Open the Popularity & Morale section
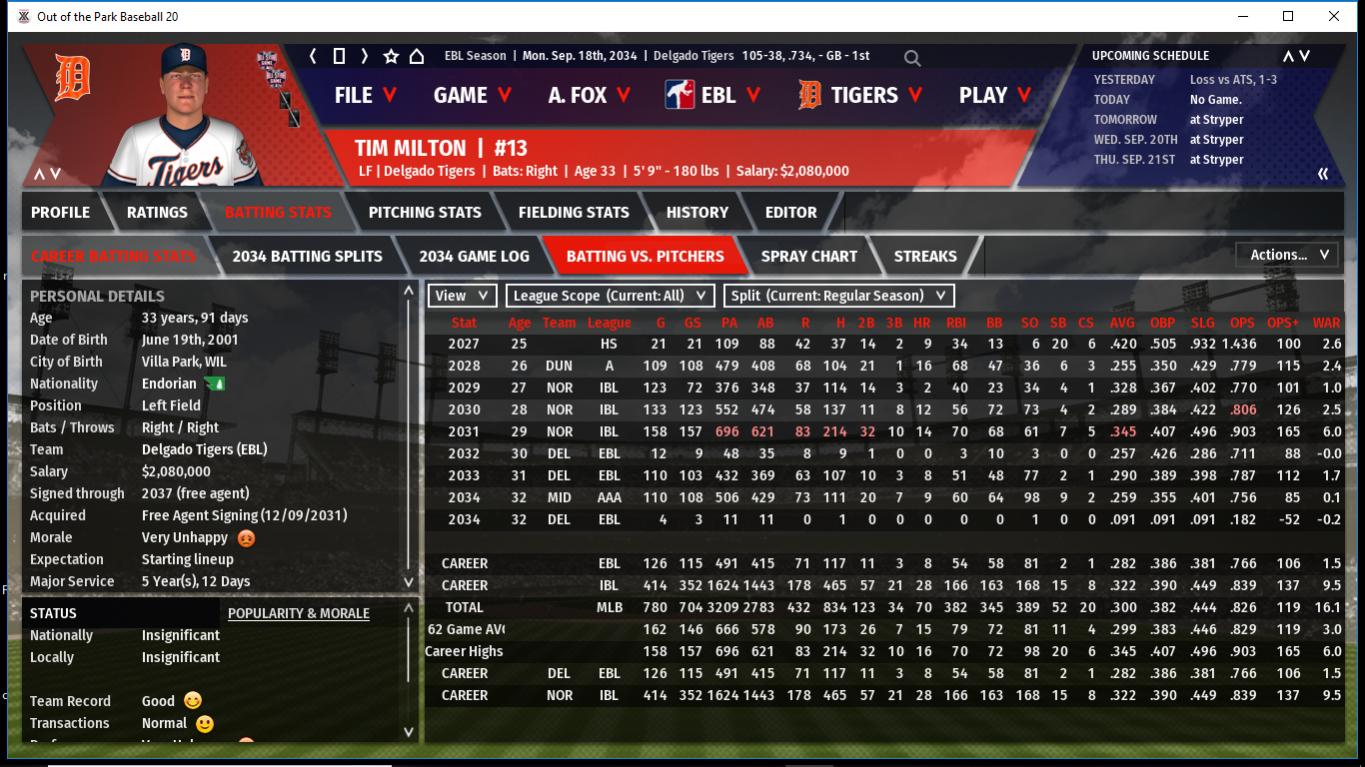Image resolution: width=1365 pixels, height=767 pixels. pyautogui.click(x=298, y=613)
